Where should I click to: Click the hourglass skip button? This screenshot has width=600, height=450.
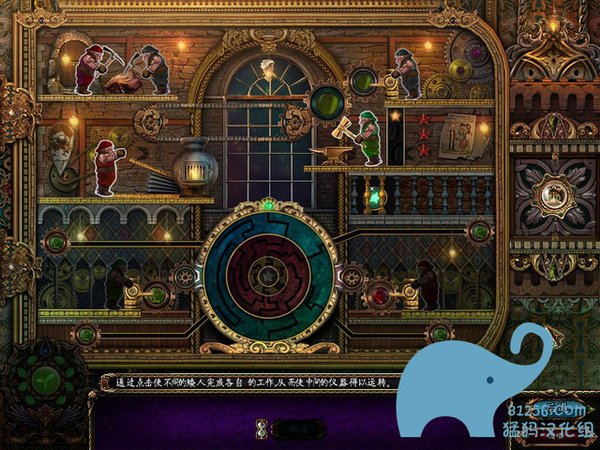coord(262,428)
